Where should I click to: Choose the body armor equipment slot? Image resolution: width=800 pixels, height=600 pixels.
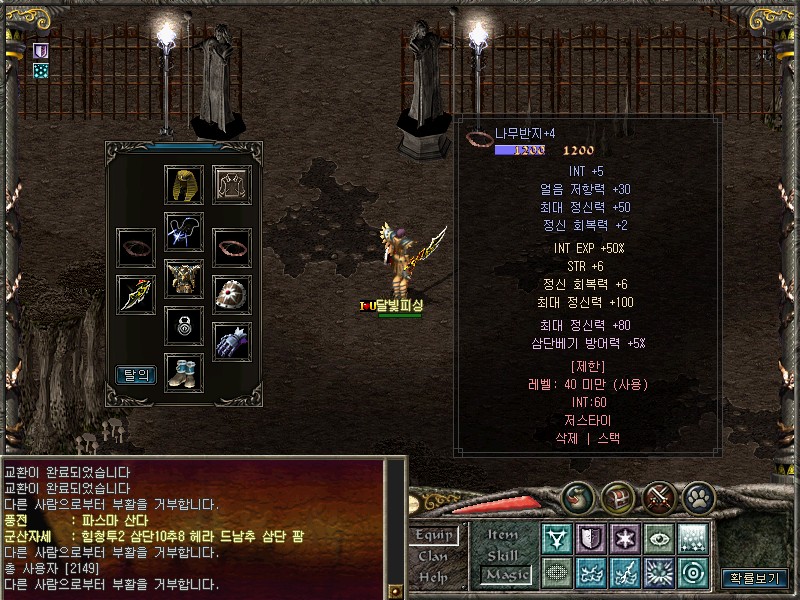tap(184, 279)
